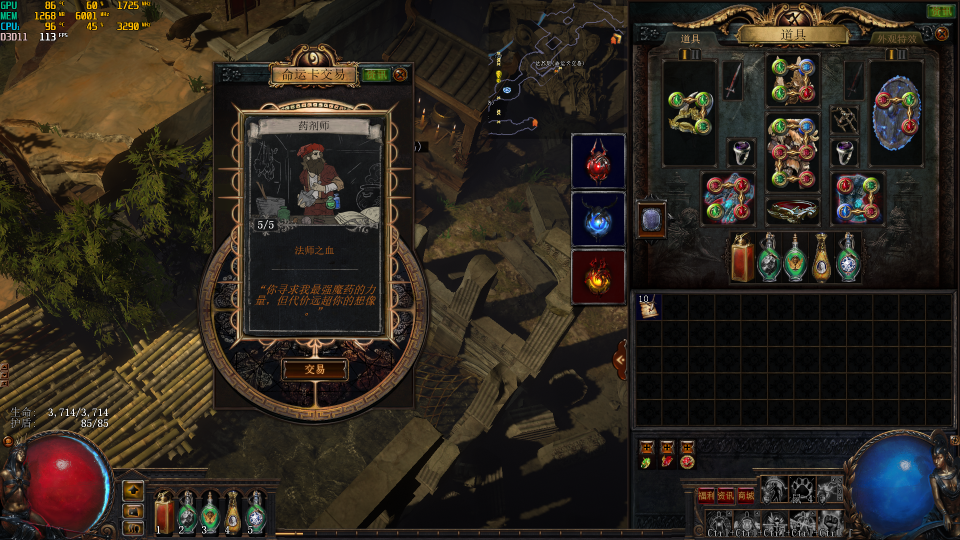Click the blue orb buff icon

[x=598, y=218]
